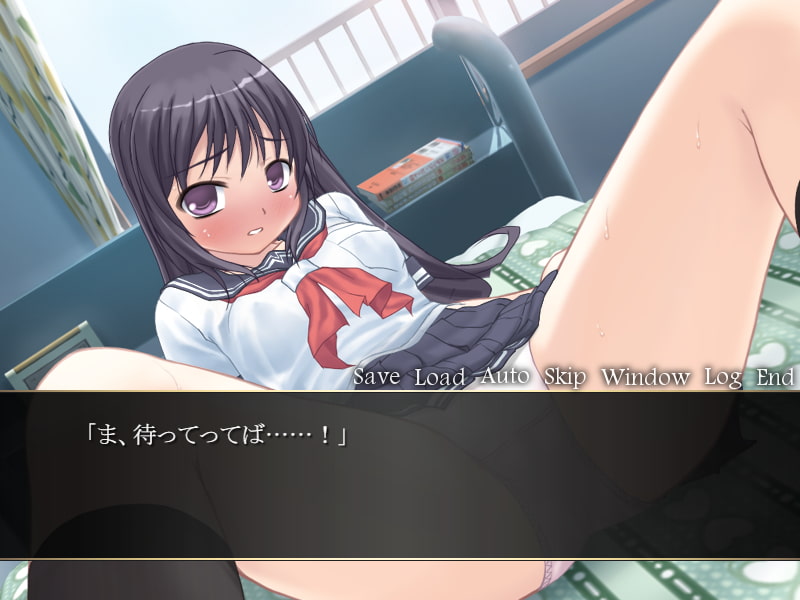Viewport: 800px width, 600px height.
Task: Activate the Skip text function
Action: [566, 377]
